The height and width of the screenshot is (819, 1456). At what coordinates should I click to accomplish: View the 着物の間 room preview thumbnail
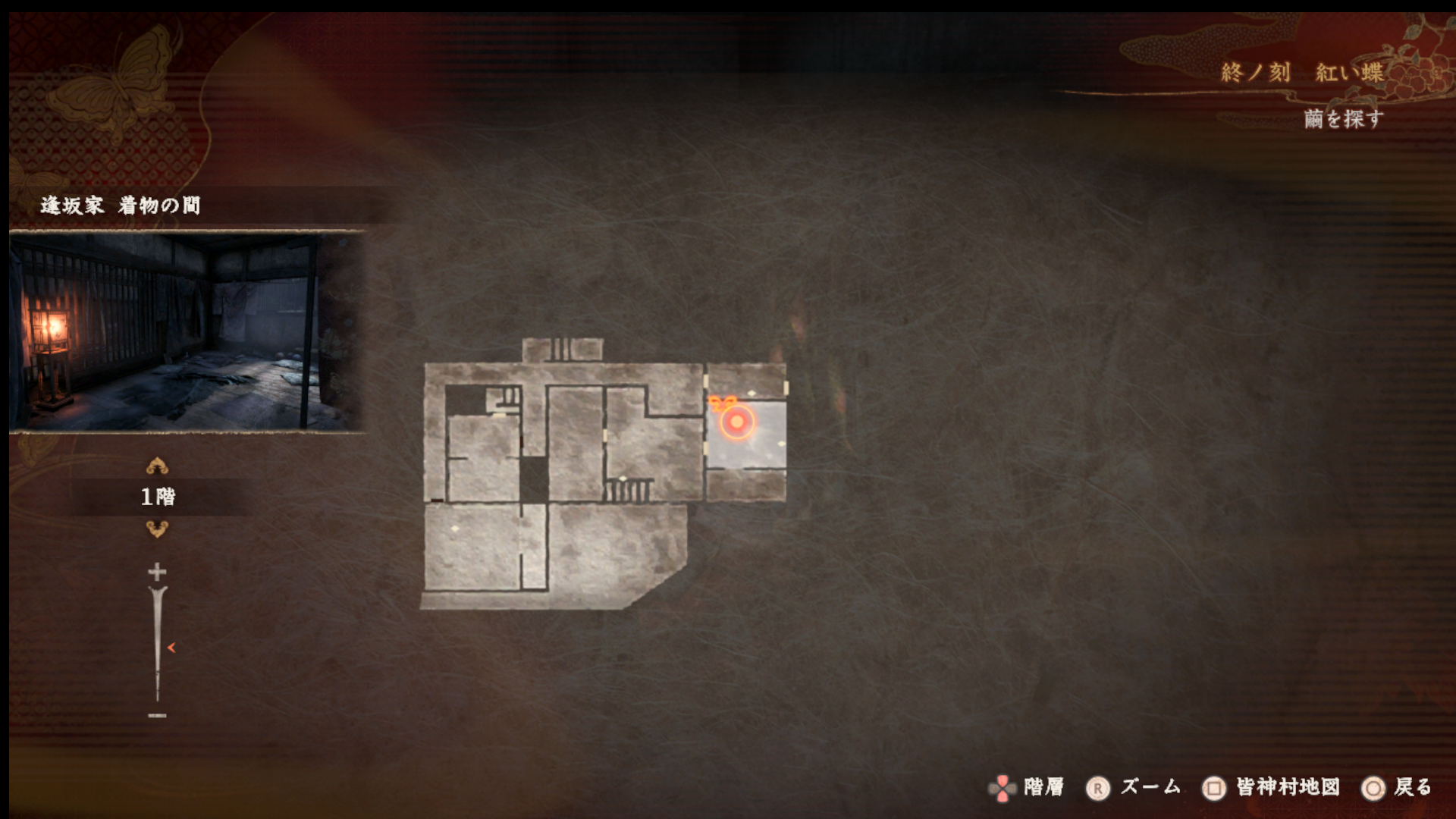[187, 332]
